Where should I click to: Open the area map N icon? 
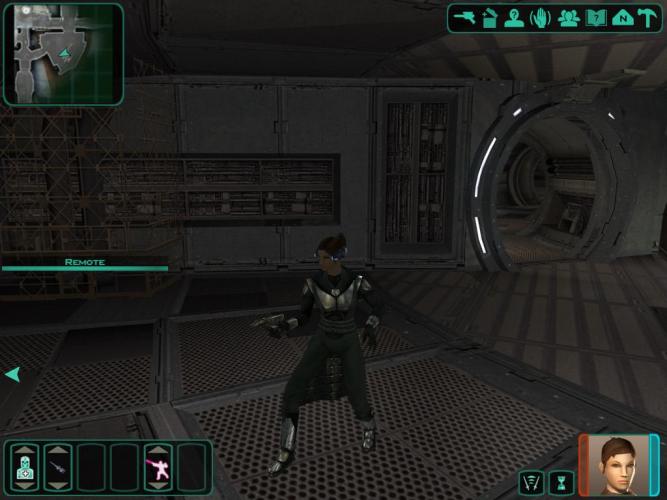coord(622,17)
